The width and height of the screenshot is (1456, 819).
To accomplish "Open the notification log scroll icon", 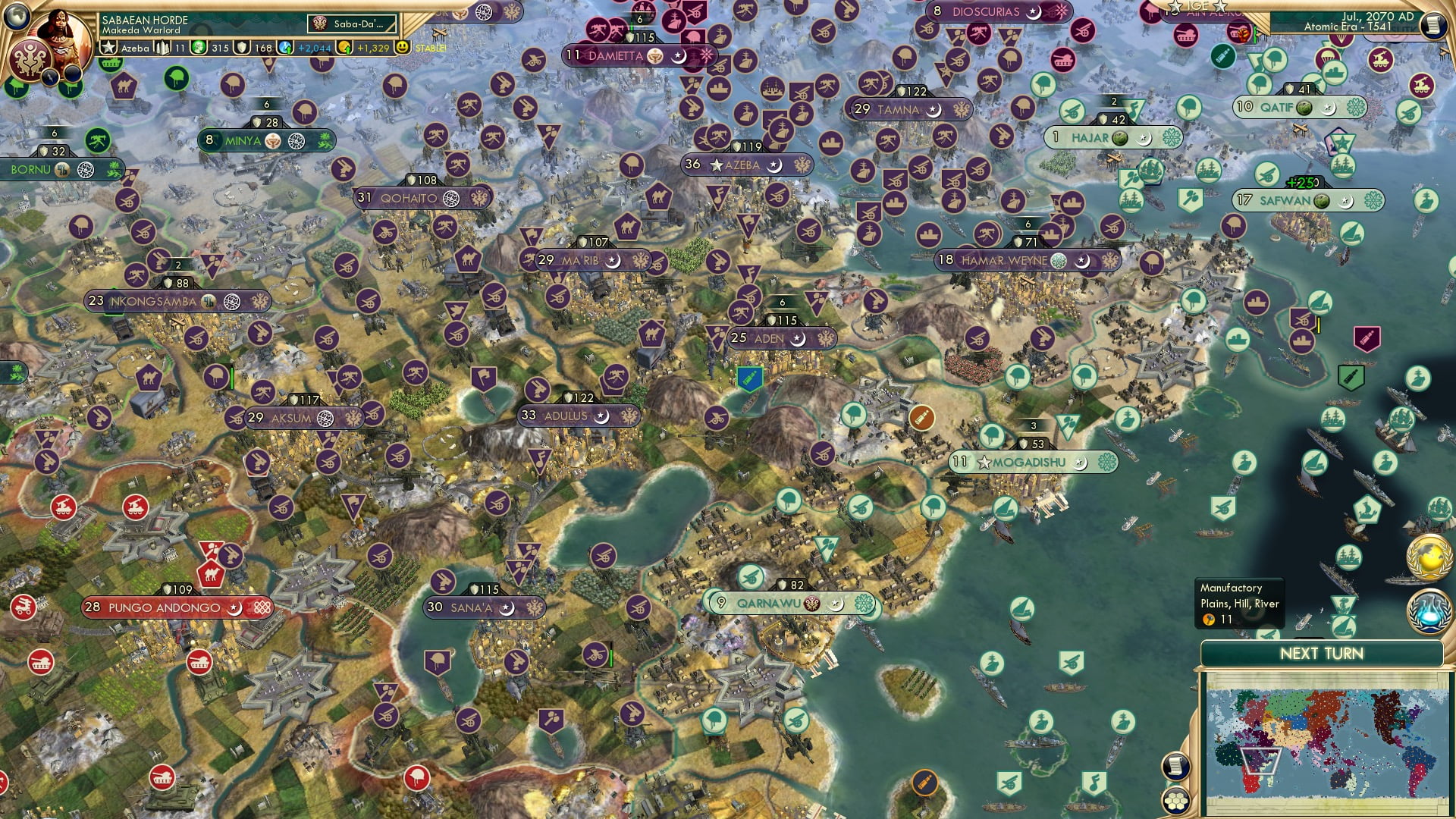I will (x=1176, y=766).
